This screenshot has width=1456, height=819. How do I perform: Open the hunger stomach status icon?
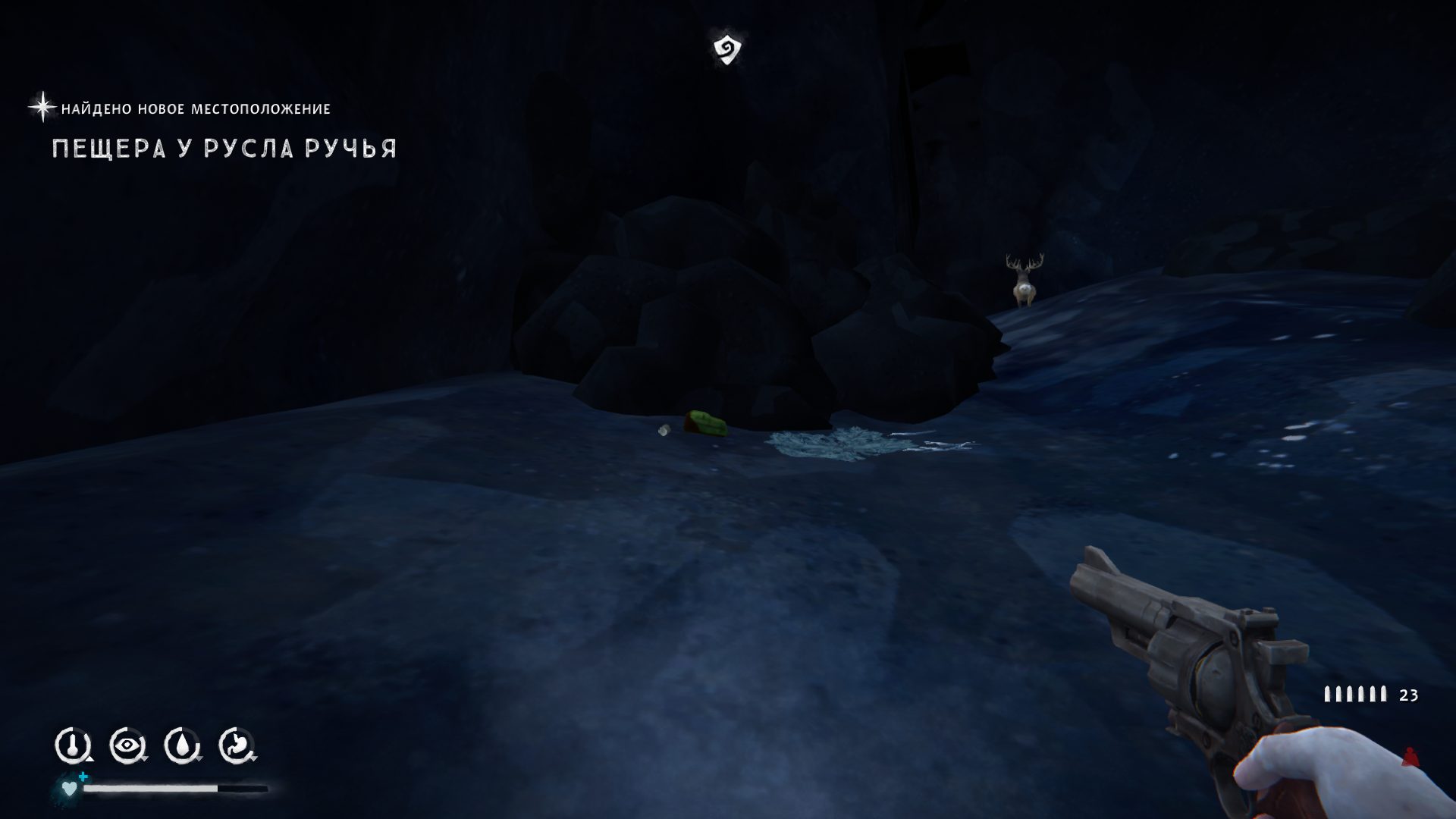tap(237, 745)
